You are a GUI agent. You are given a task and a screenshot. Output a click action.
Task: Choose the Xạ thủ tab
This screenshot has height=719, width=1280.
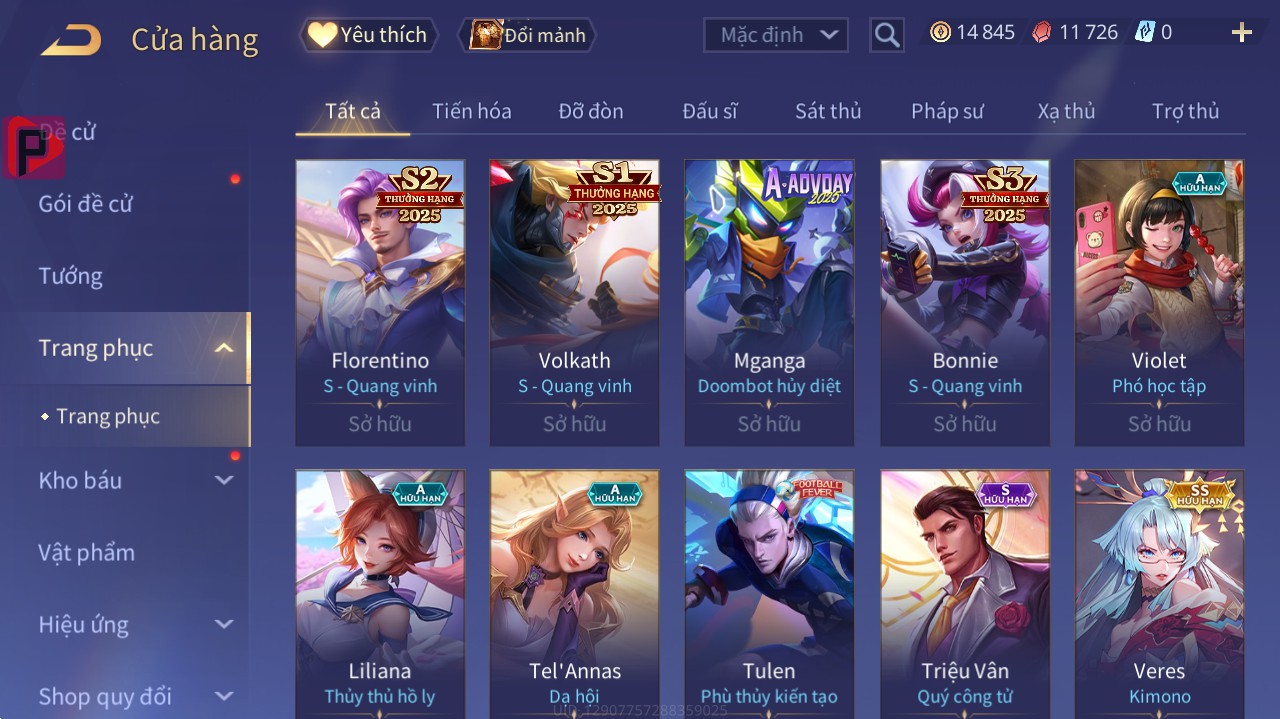(x=1066, y=111)
